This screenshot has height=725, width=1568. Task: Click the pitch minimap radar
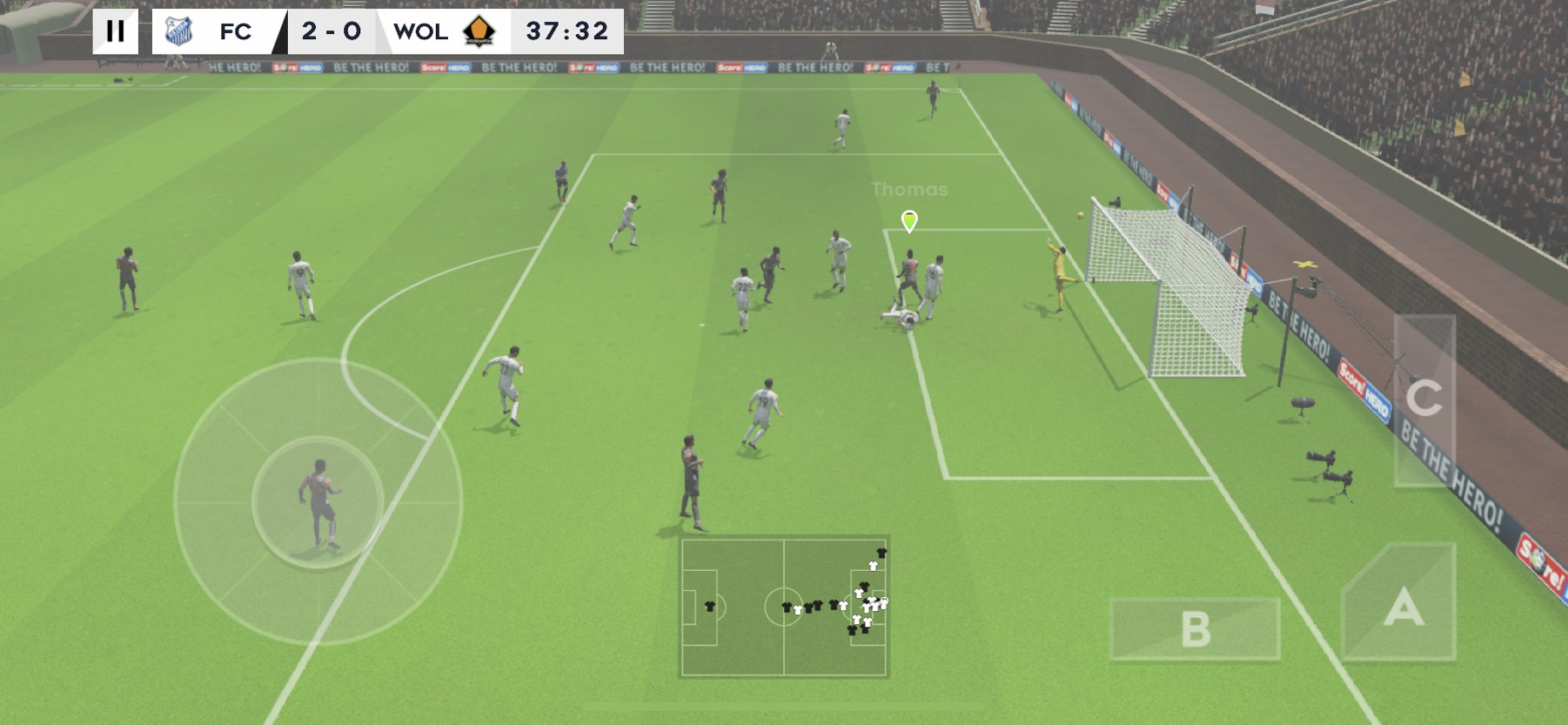coord(784,607)
